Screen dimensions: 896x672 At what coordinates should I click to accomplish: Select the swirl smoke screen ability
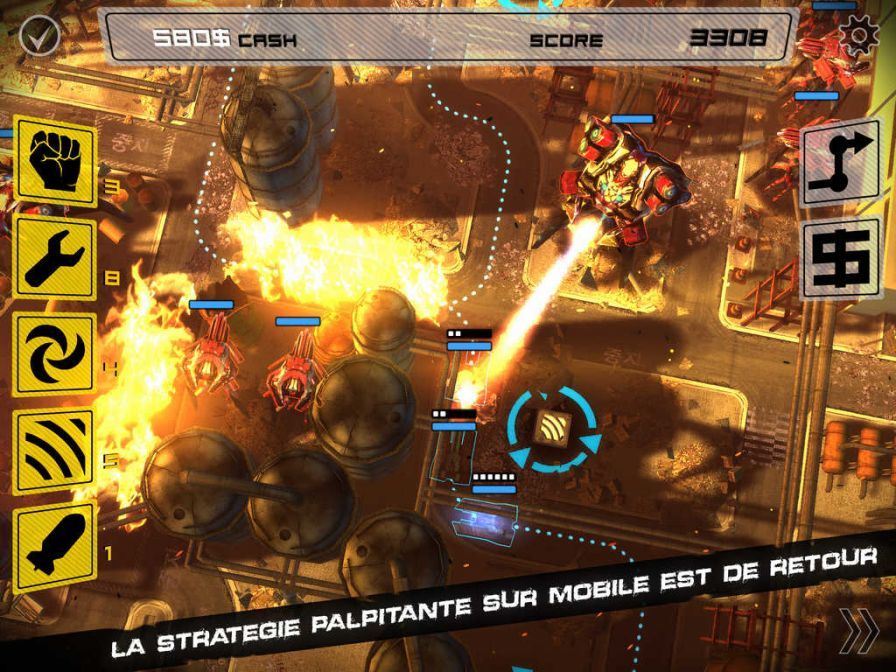click(x=55, y=353)
